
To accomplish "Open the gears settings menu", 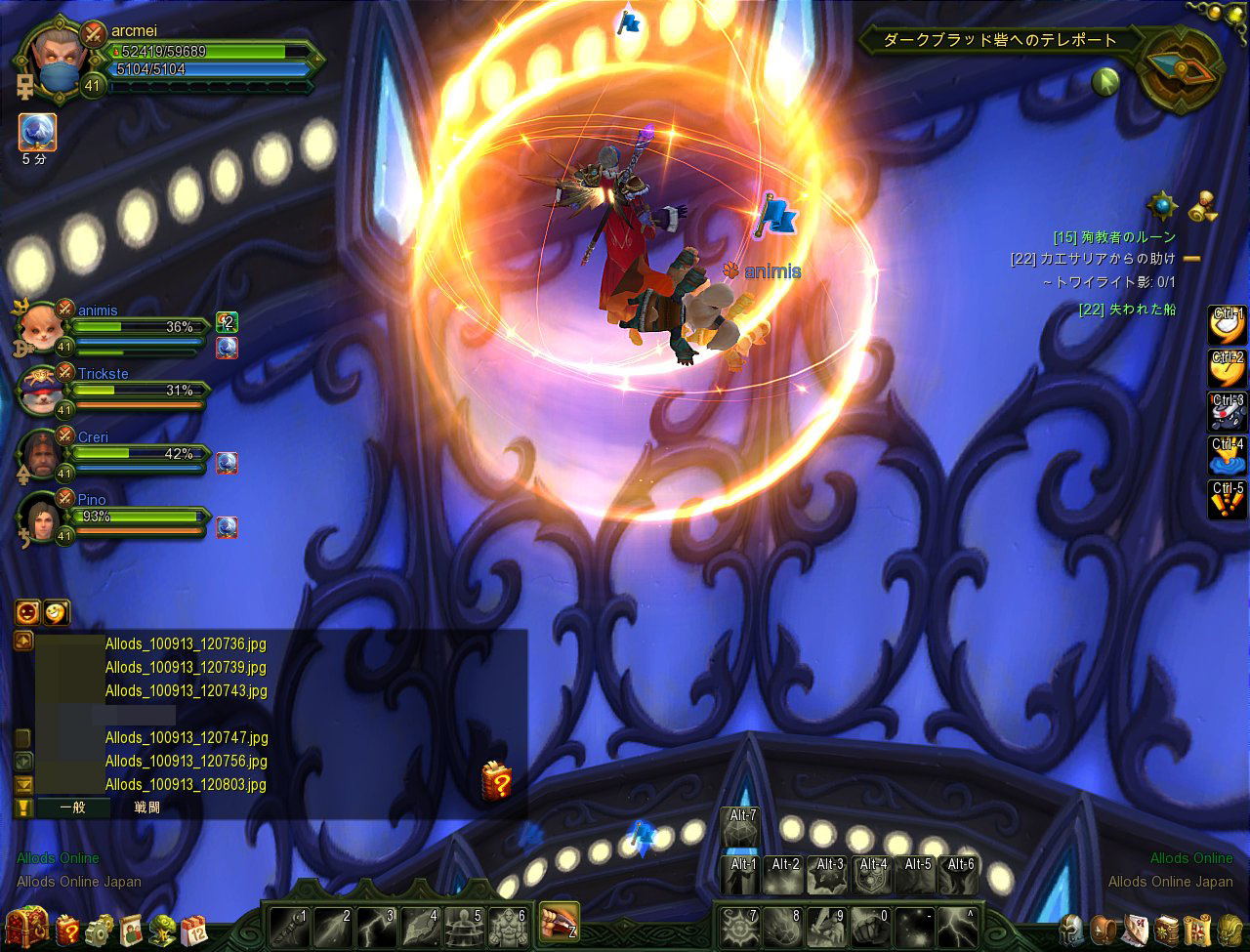I will point(100,930).
